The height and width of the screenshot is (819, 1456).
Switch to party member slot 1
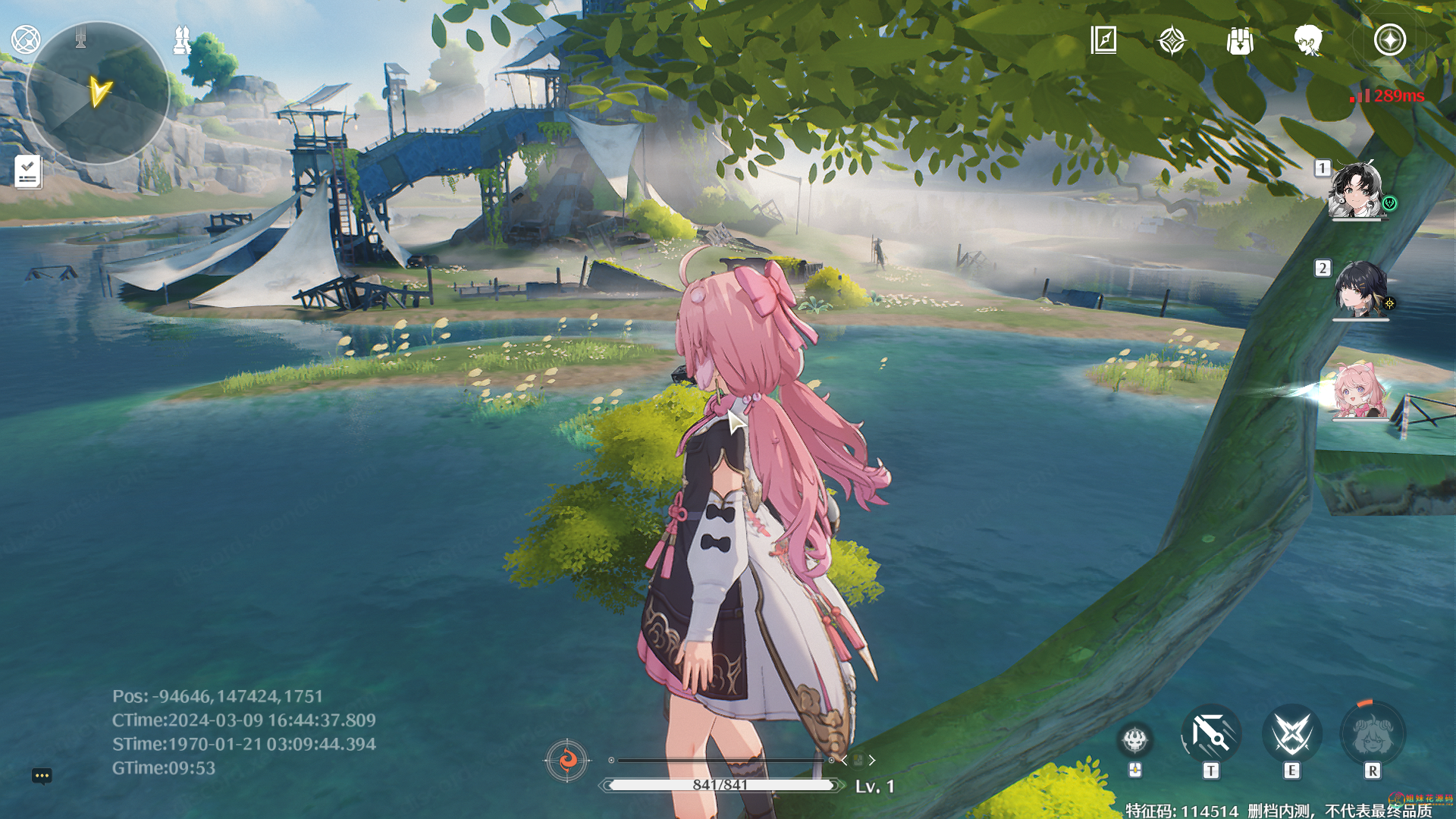pyautogui.click(x=1356, y=190)
